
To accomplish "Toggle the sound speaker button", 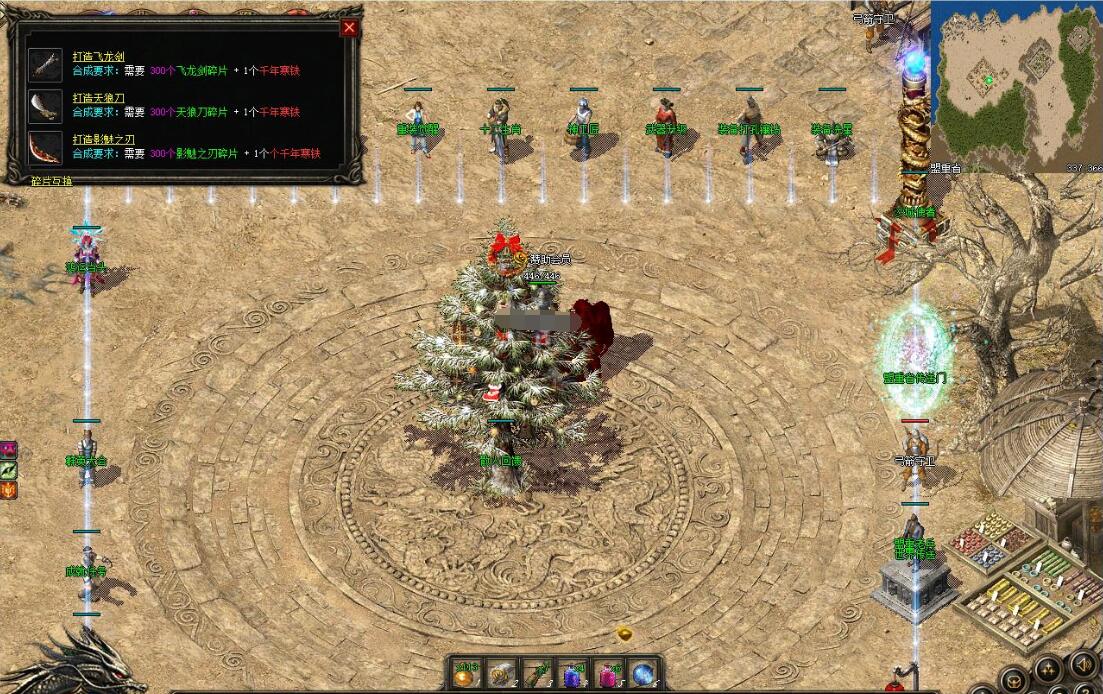I will 1081,663.
